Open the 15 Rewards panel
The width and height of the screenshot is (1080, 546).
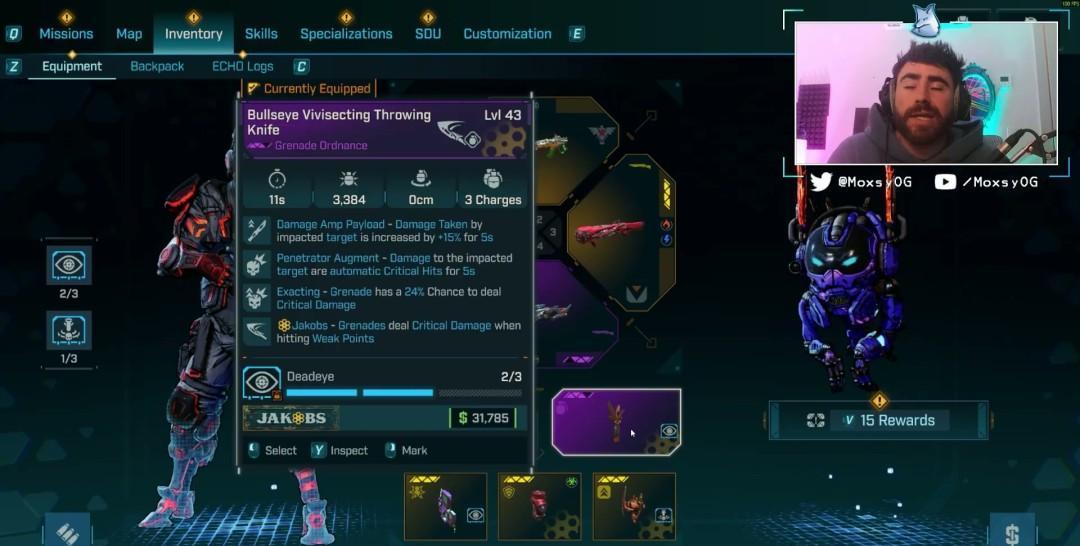[878, 420]
